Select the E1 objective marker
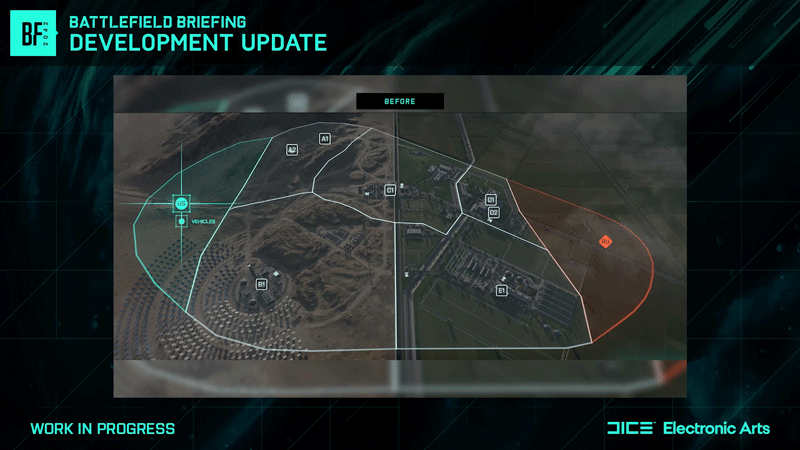800x450 pixels. pos(501,290)
